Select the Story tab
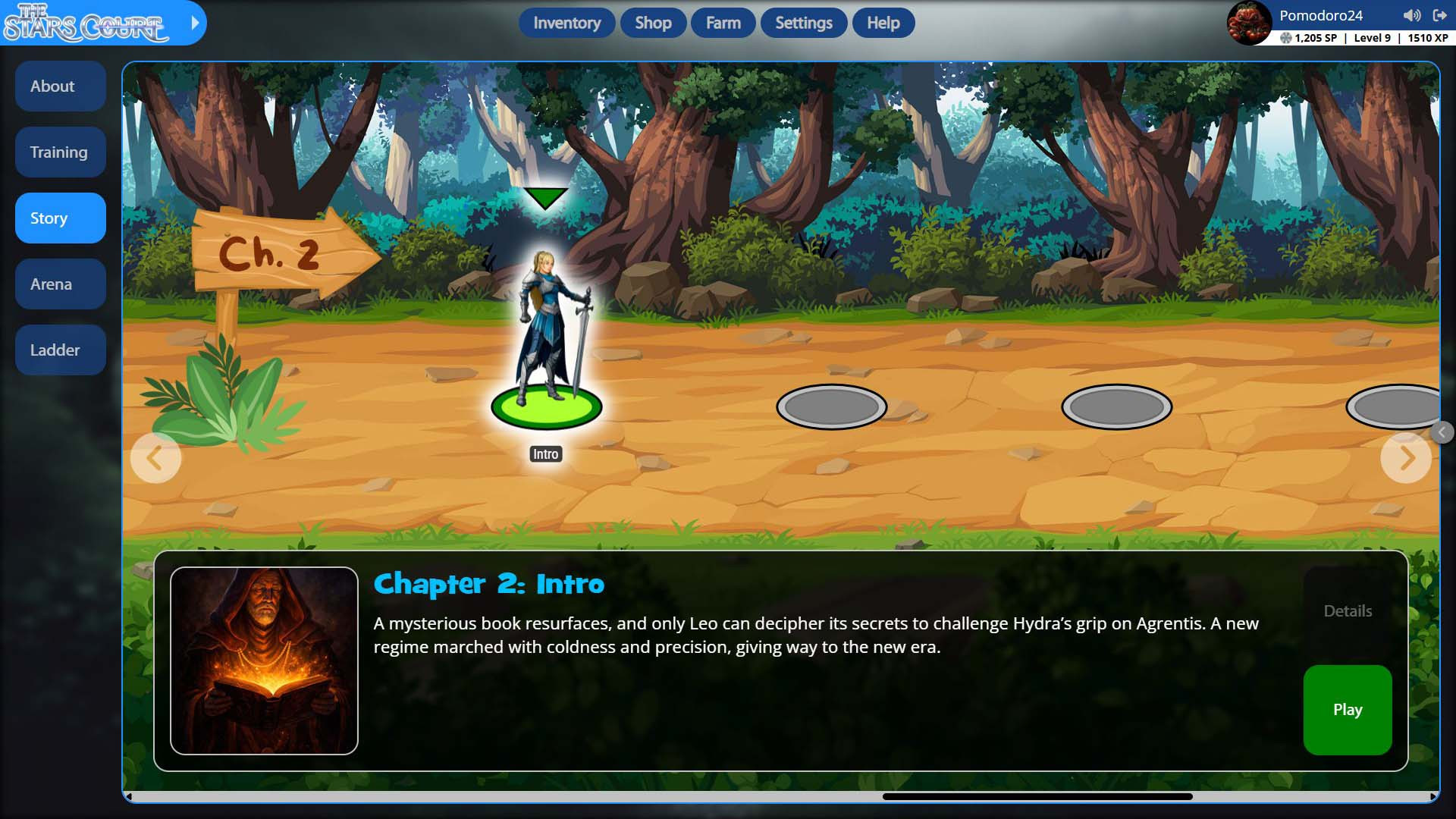The image size is (1456, 819). [60, 218]
